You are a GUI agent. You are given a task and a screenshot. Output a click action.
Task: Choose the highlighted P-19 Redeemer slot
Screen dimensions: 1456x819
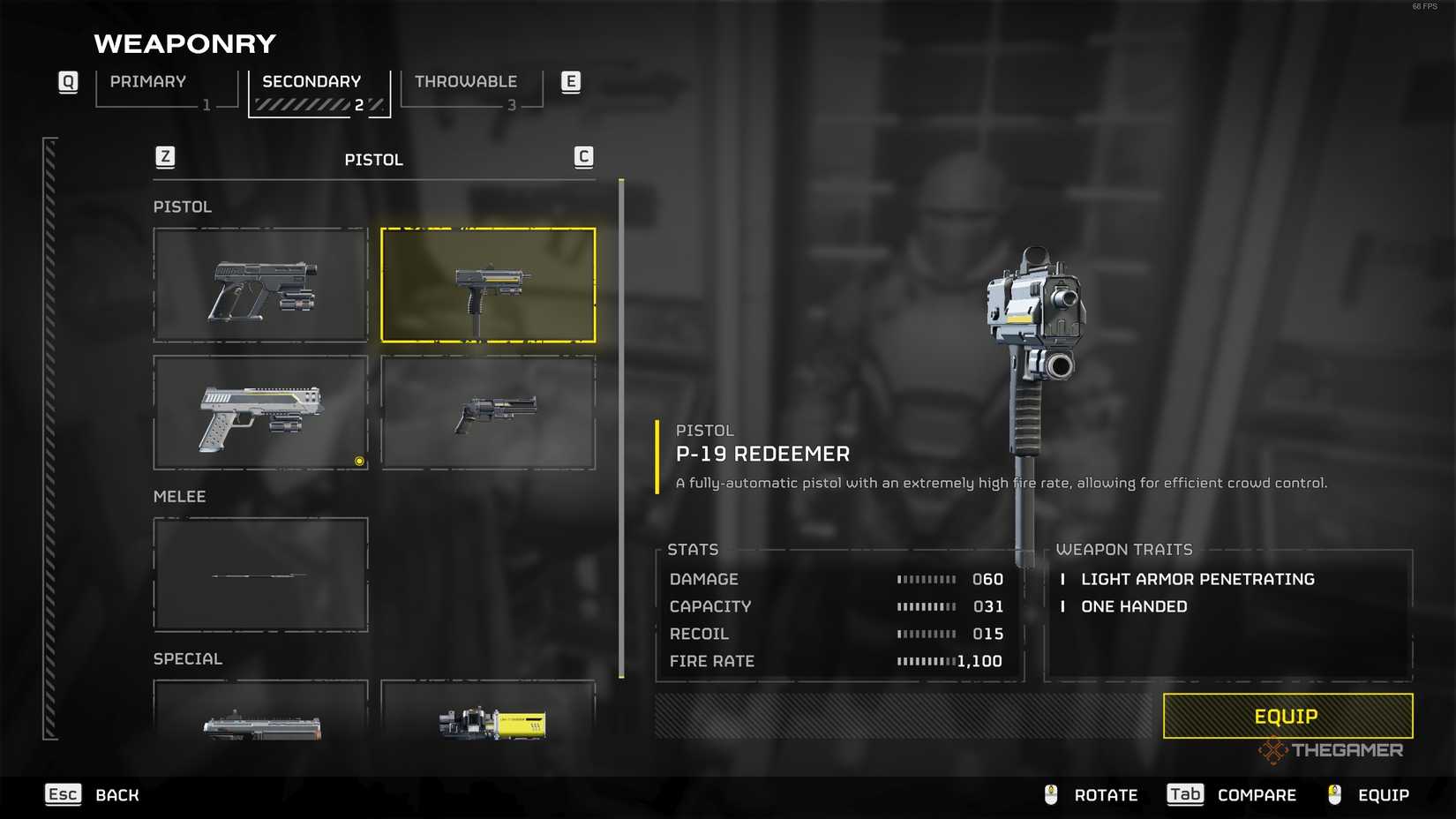tap(488, 285)
